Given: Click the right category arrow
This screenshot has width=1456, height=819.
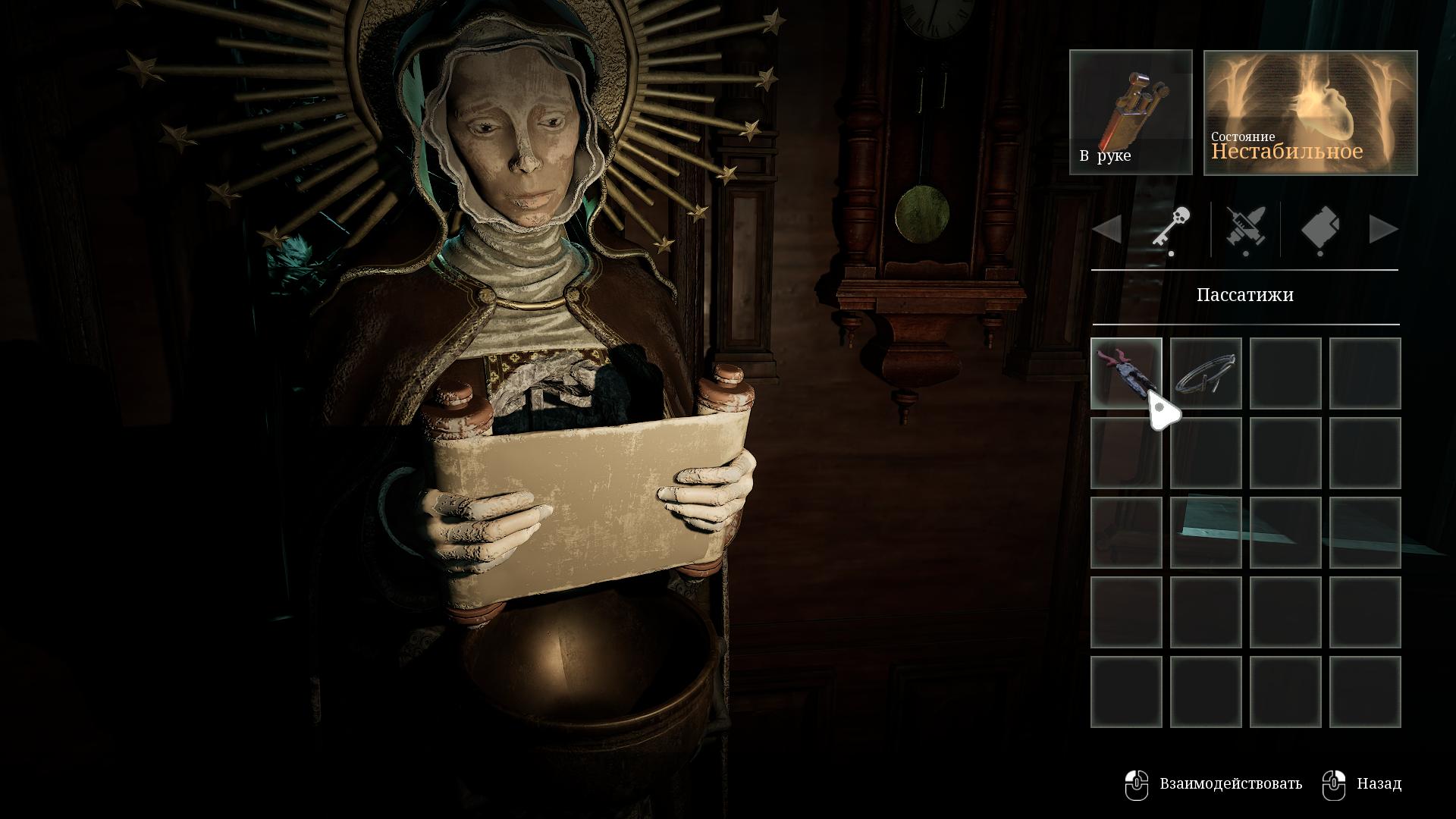Looking at the screenshot, I should [x=1383, y=229].
